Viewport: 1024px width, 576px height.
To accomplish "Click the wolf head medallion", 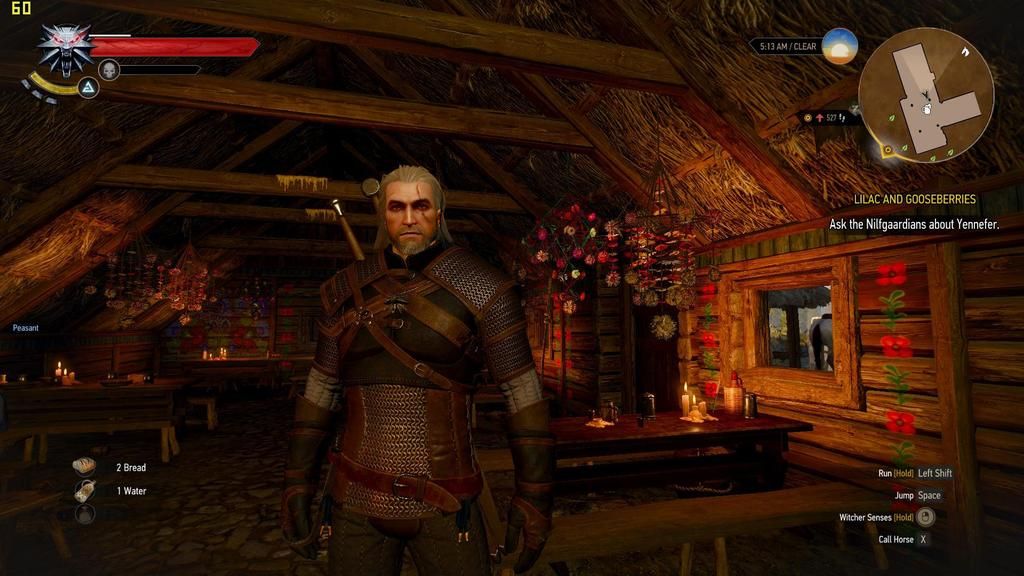I will click(64, 48).
